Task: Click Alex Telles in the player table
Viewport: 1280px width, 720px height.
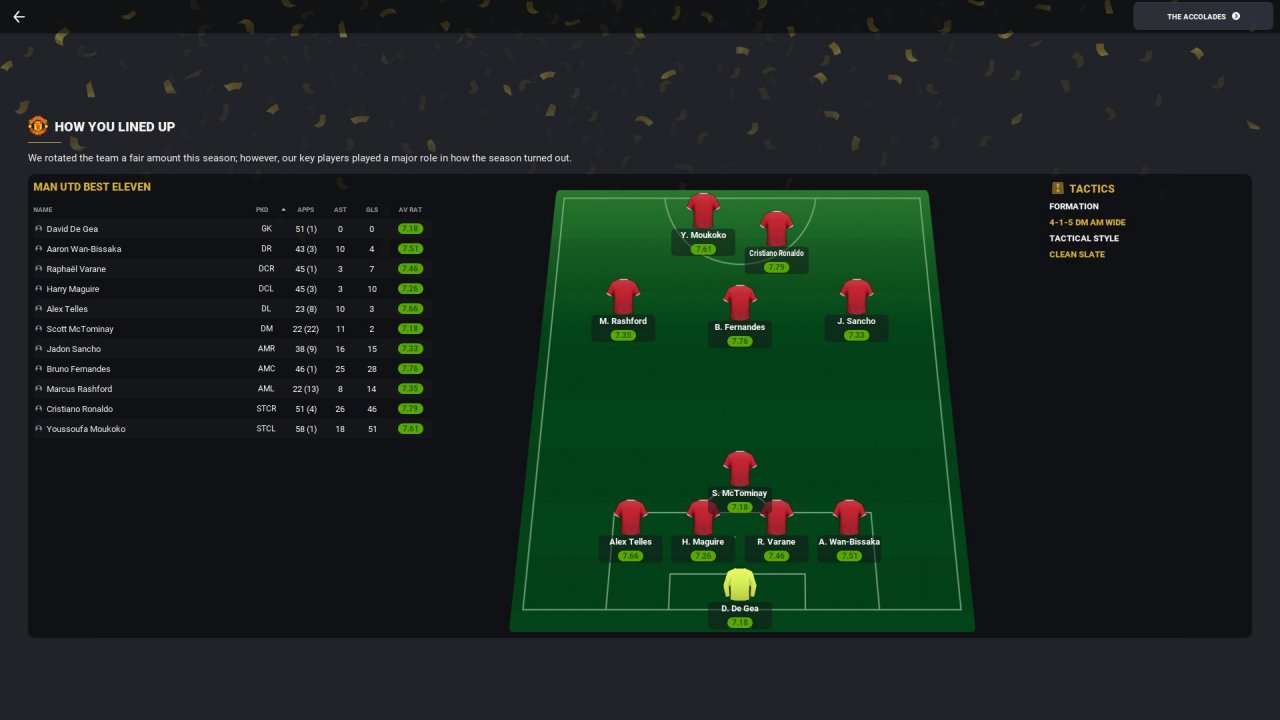Action: [67, 309]
